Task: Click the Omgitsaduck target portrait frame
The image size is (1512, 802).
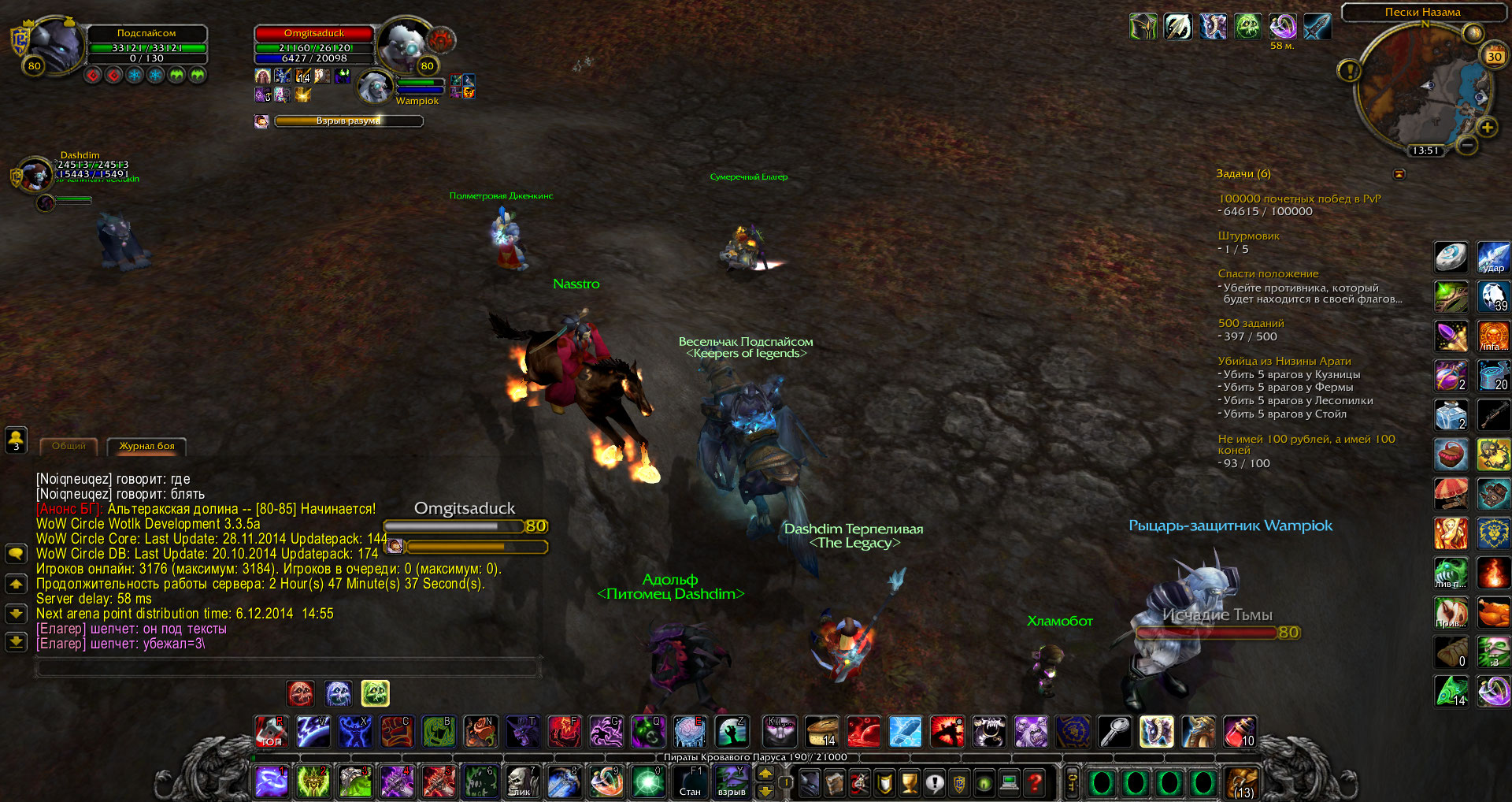Action: 406,46
